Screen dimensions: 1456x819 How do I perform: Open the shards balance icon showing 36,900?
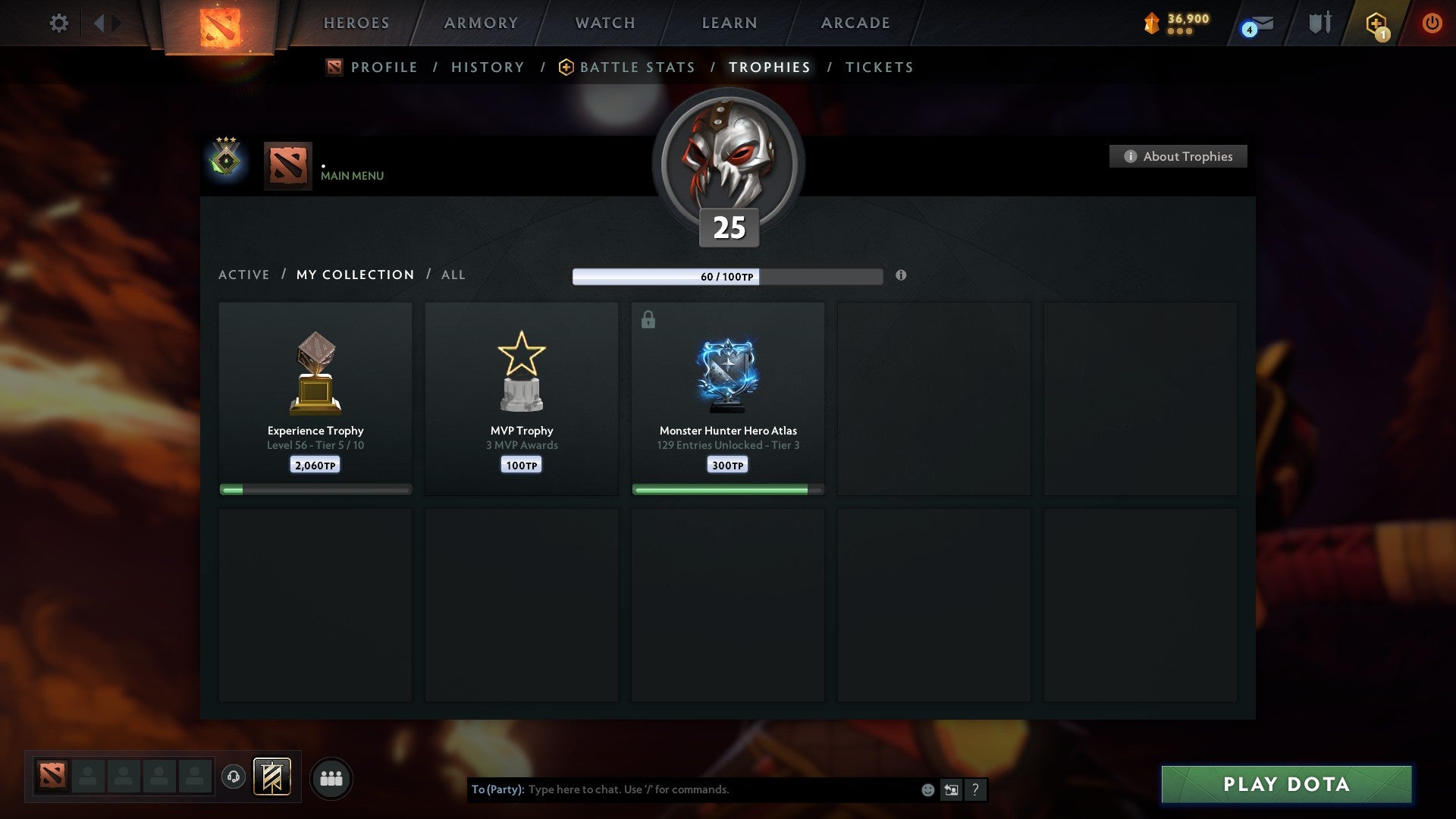click(1152, 23)
